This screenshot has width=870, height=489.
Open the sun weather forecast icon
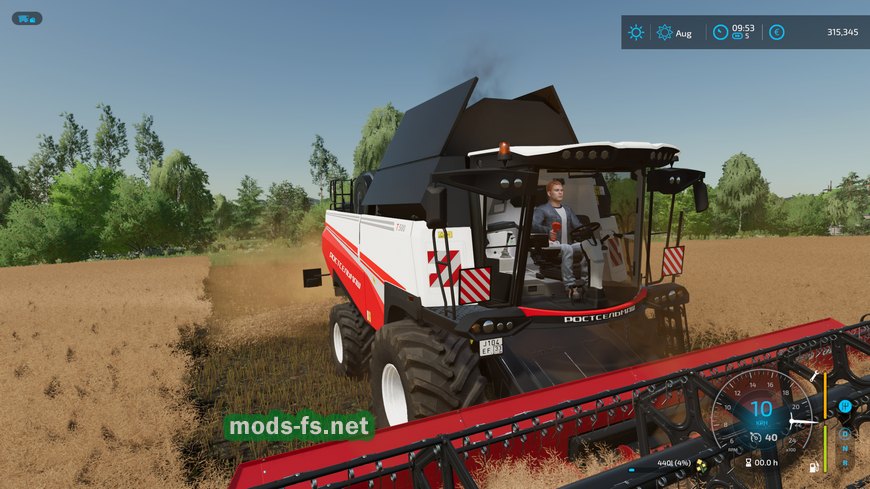pos(636,32)
